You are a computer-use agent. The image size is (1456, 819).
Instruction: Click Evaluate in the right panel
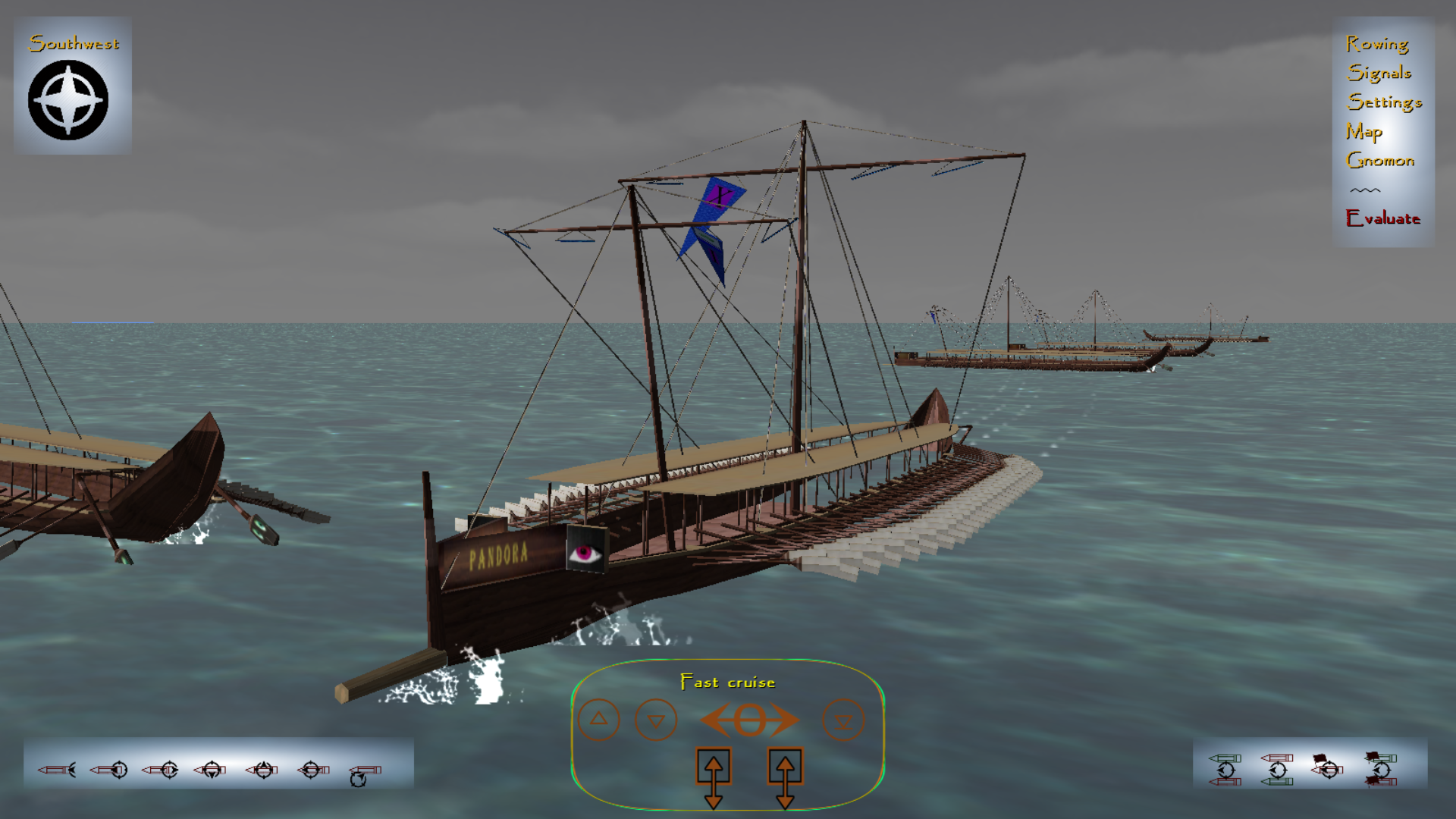tap(1383, 219)
